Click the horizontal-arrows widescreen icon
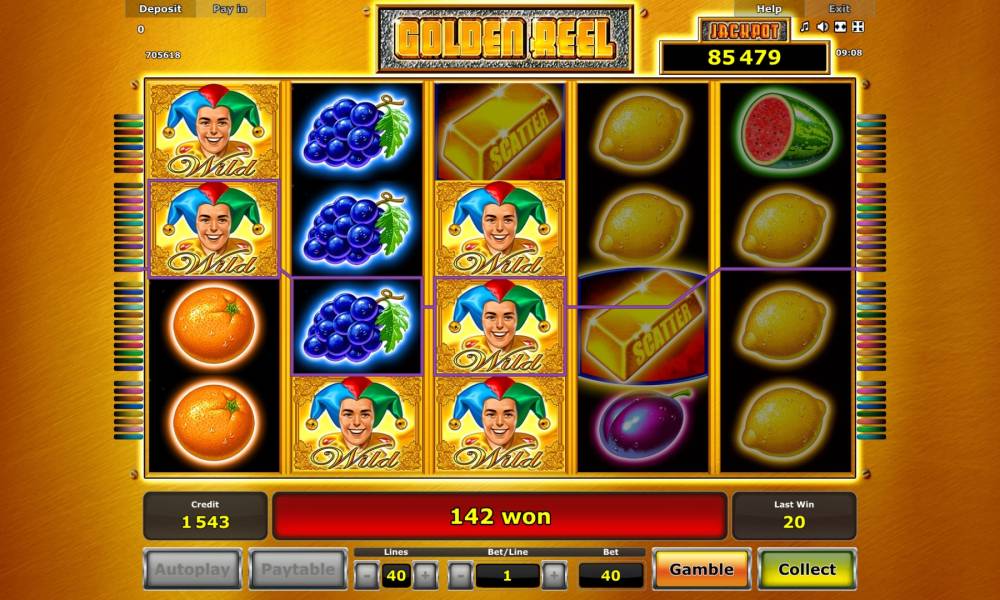This screenshot has width=1000, height=600. click(x=840, y=27)
